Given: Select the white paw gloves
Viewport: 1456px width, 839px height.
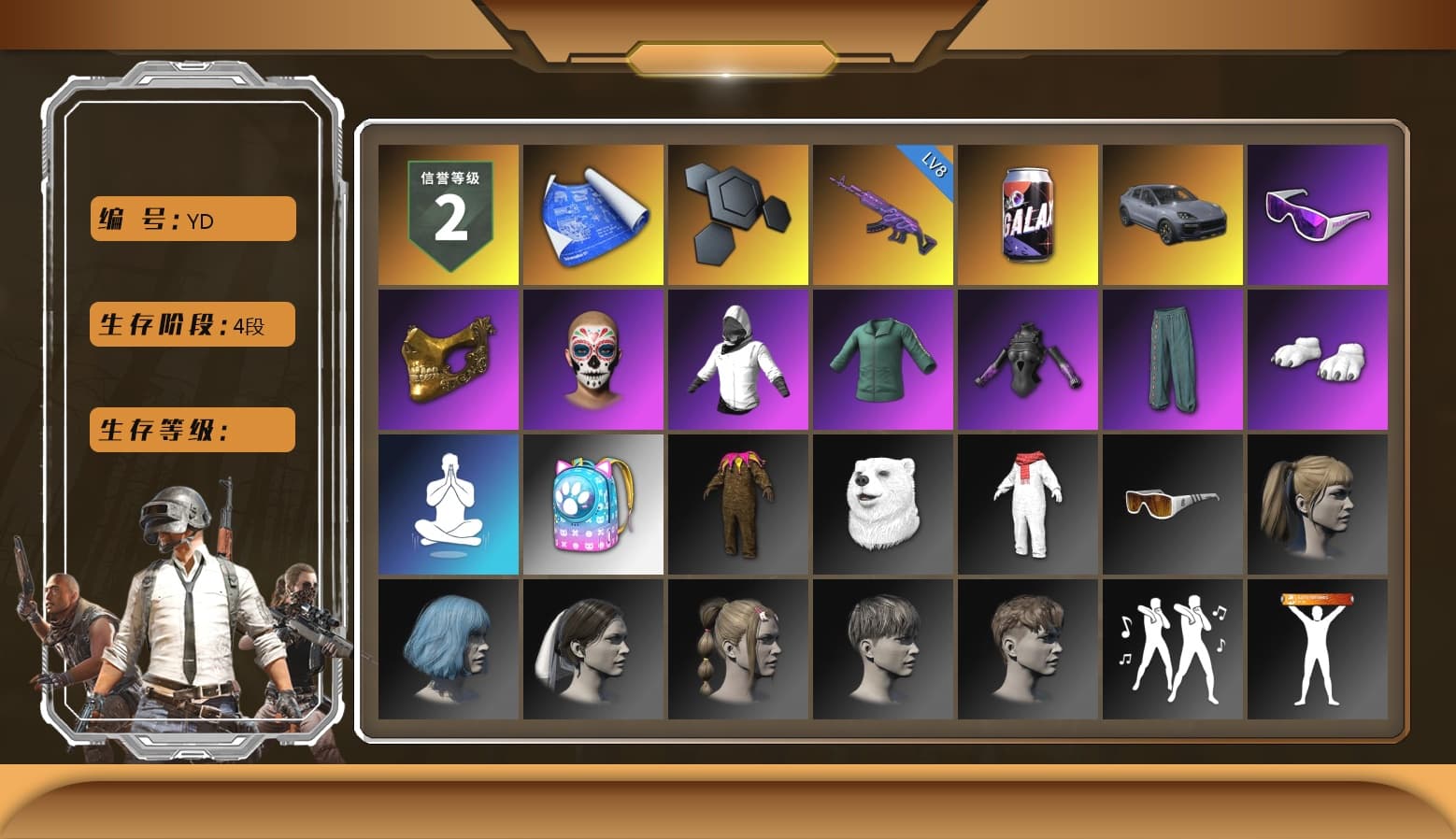Looking at the screenshot, I should (x=1319, y=359).
